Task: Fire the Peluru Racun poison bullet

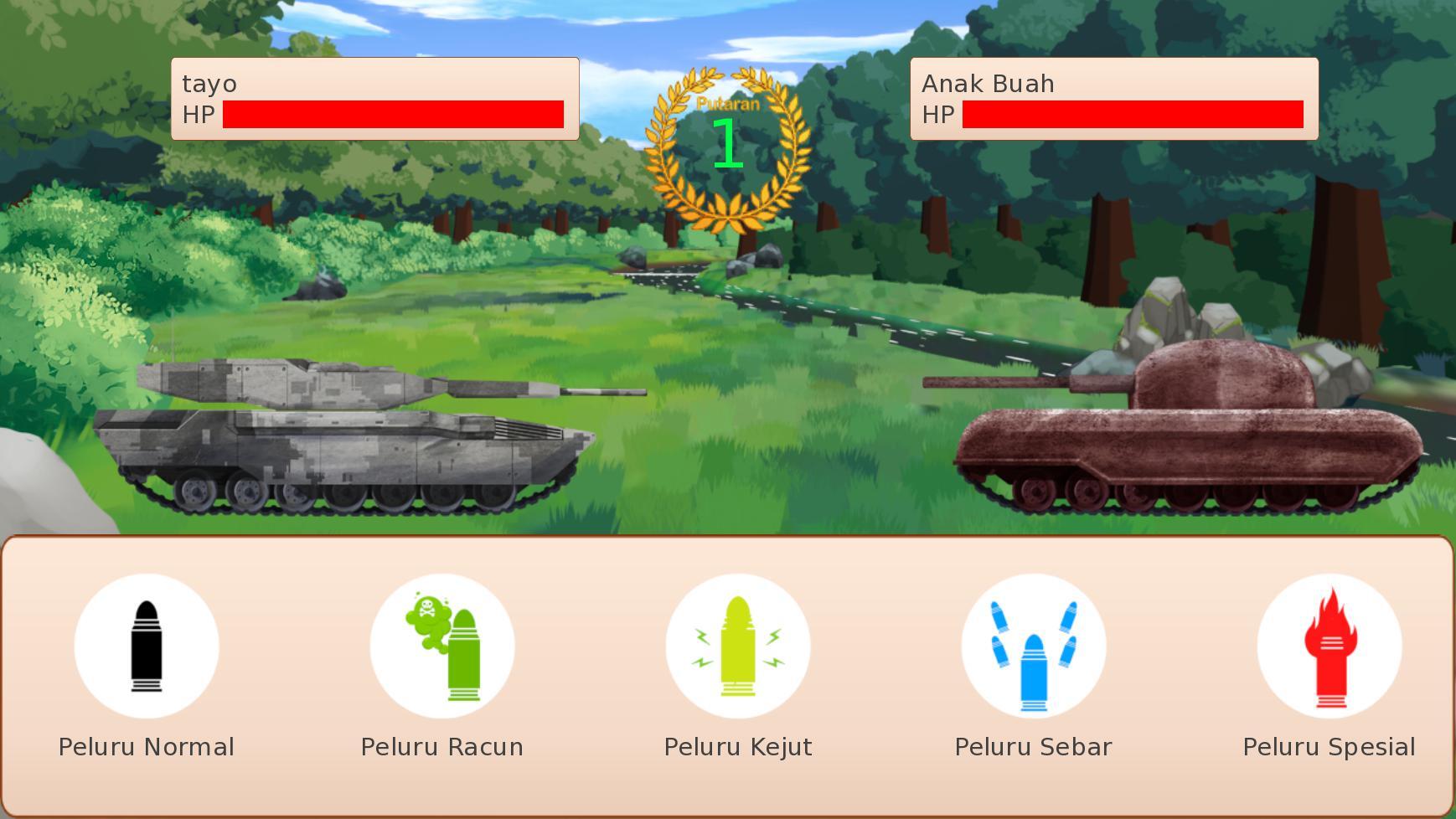Action: click(x=441, y=646)
